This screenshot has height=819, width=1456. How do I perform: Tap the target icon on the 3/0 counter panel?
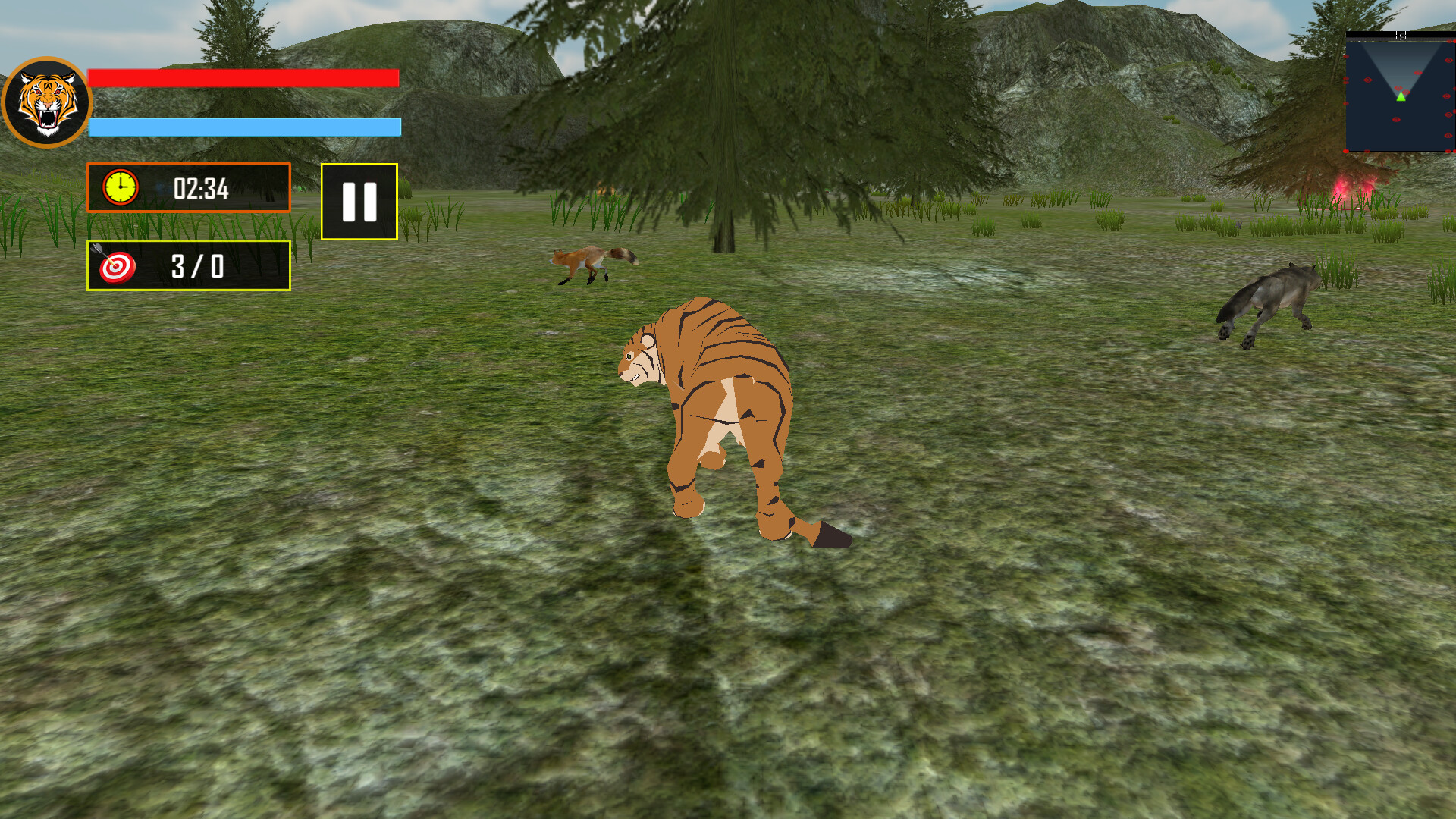(x=115, y=267)
